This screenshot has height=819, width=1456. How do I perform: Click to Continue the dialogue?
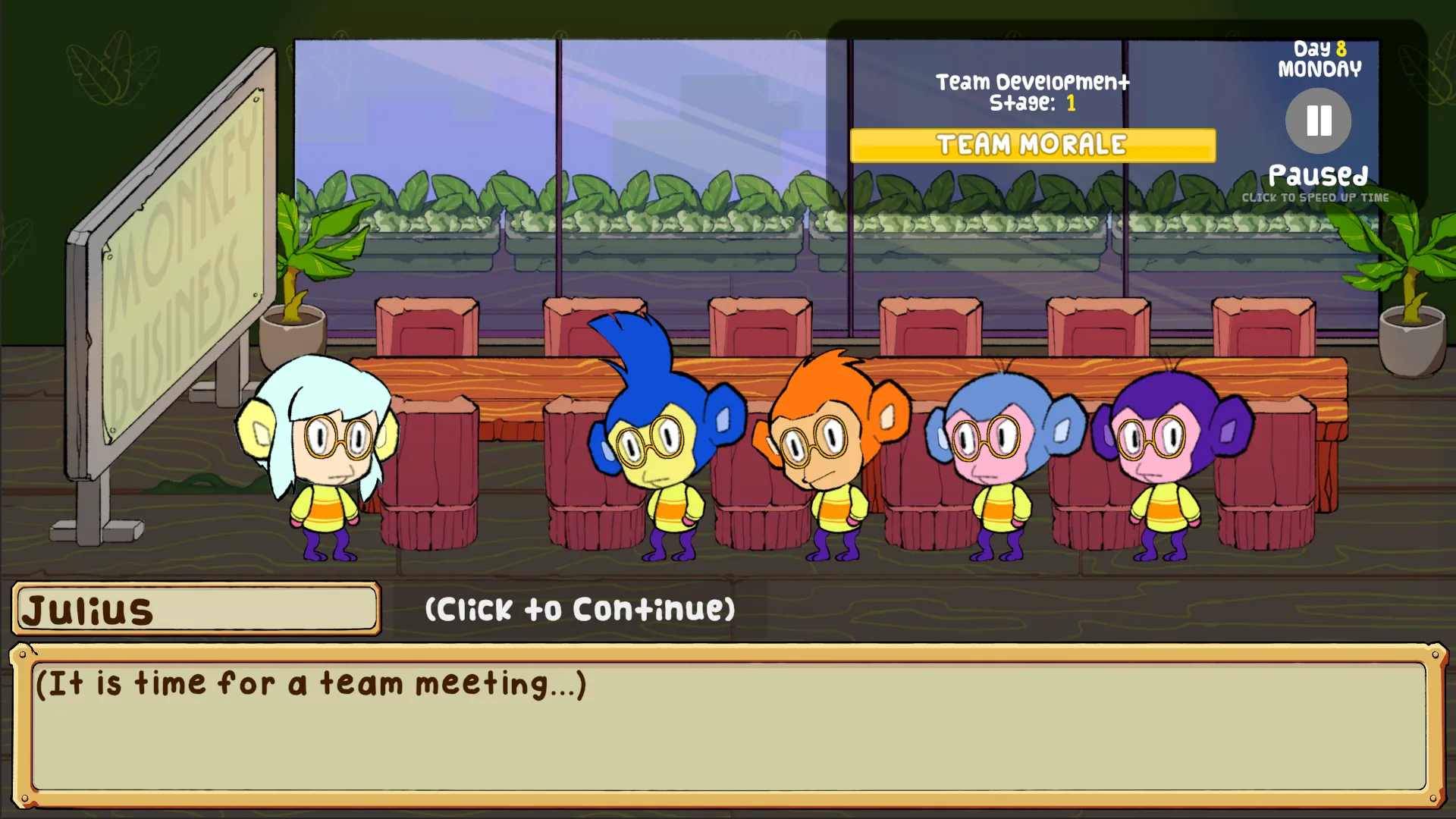[x=579, y=607]
